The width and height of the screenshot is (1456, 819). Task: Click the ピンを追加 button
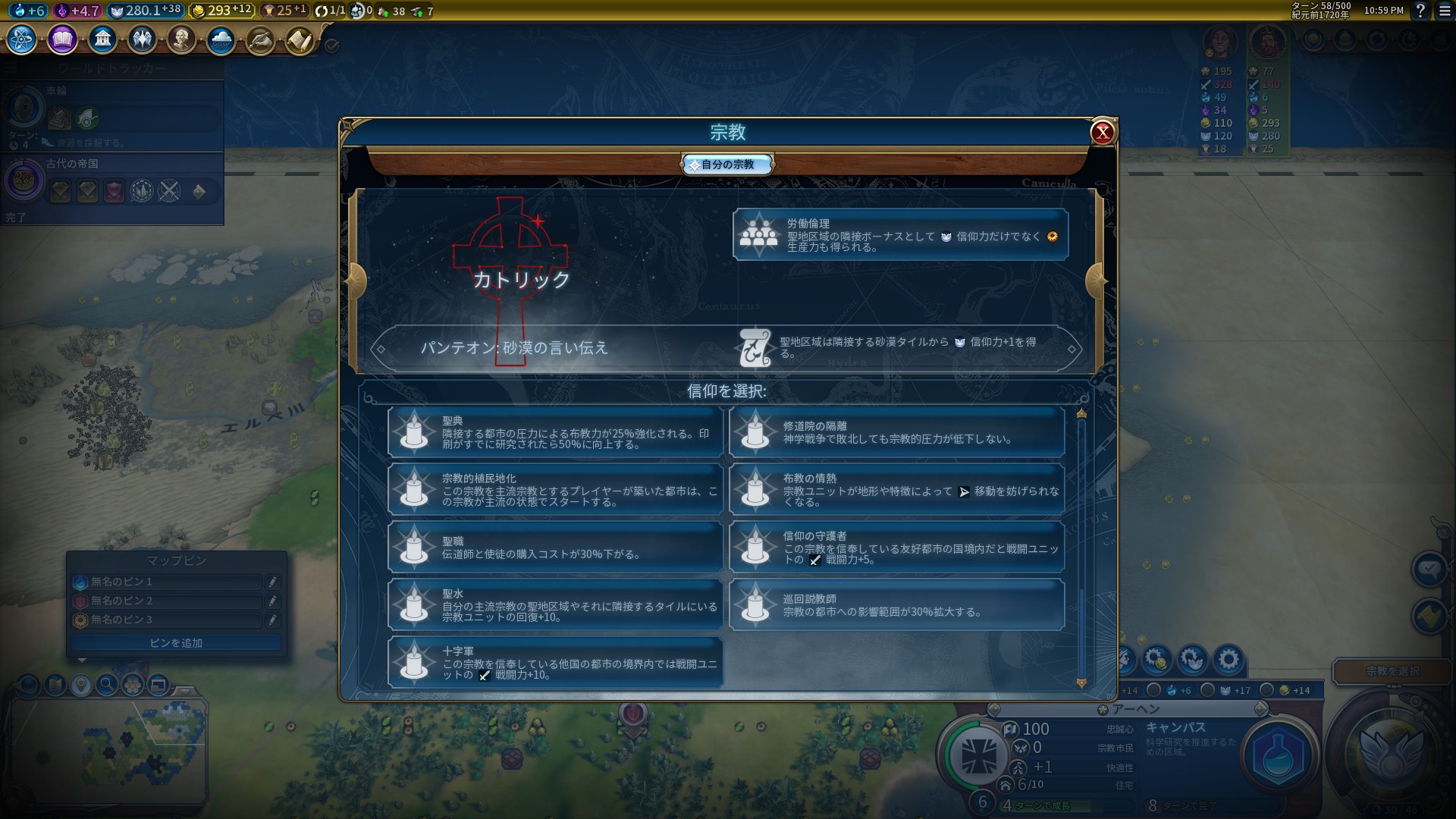[x=176, y=643]
